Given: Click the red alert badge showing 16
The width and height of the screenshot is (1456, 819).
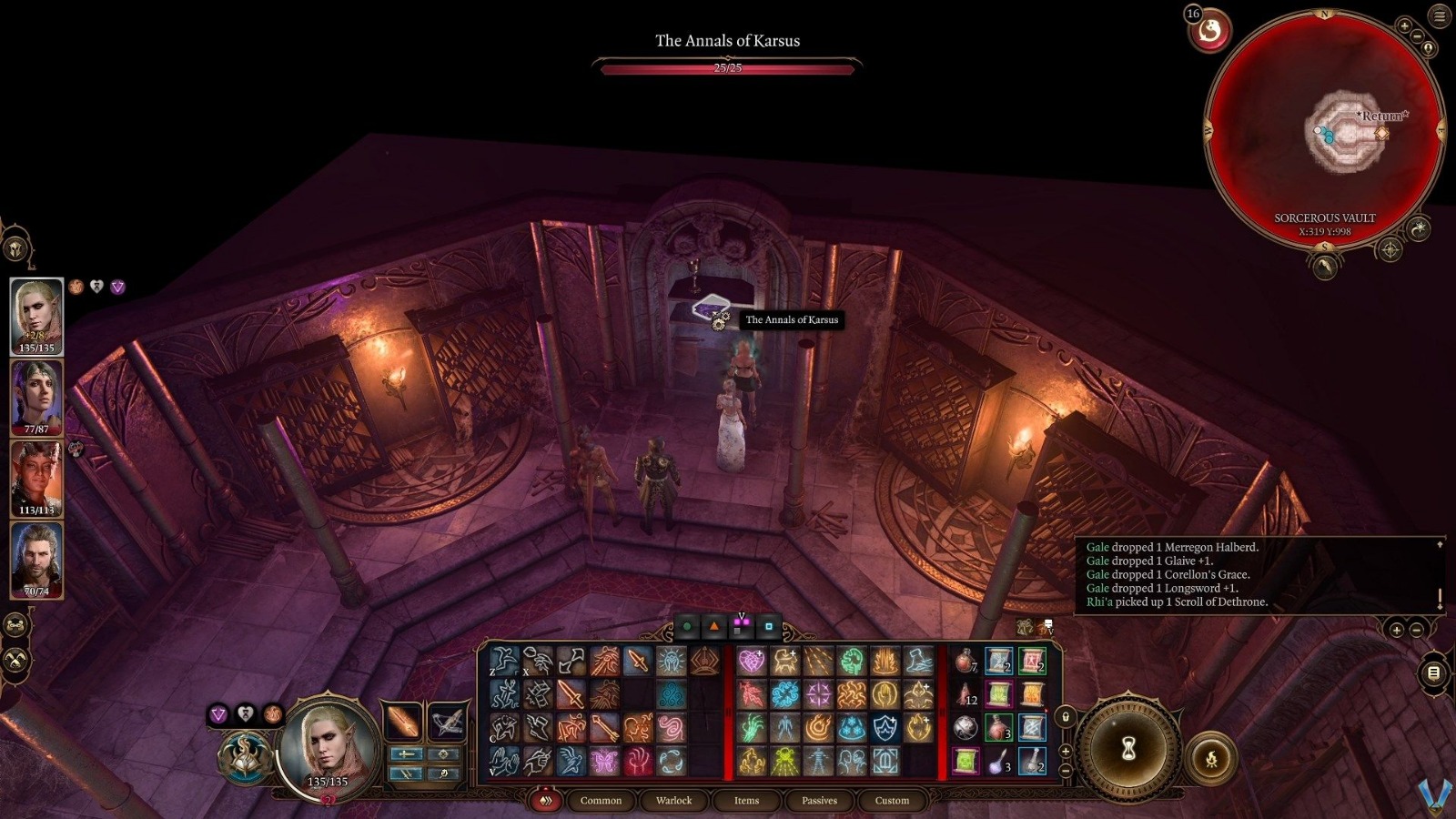Looking at the screenshot, I should click(x=1192, y=14).
